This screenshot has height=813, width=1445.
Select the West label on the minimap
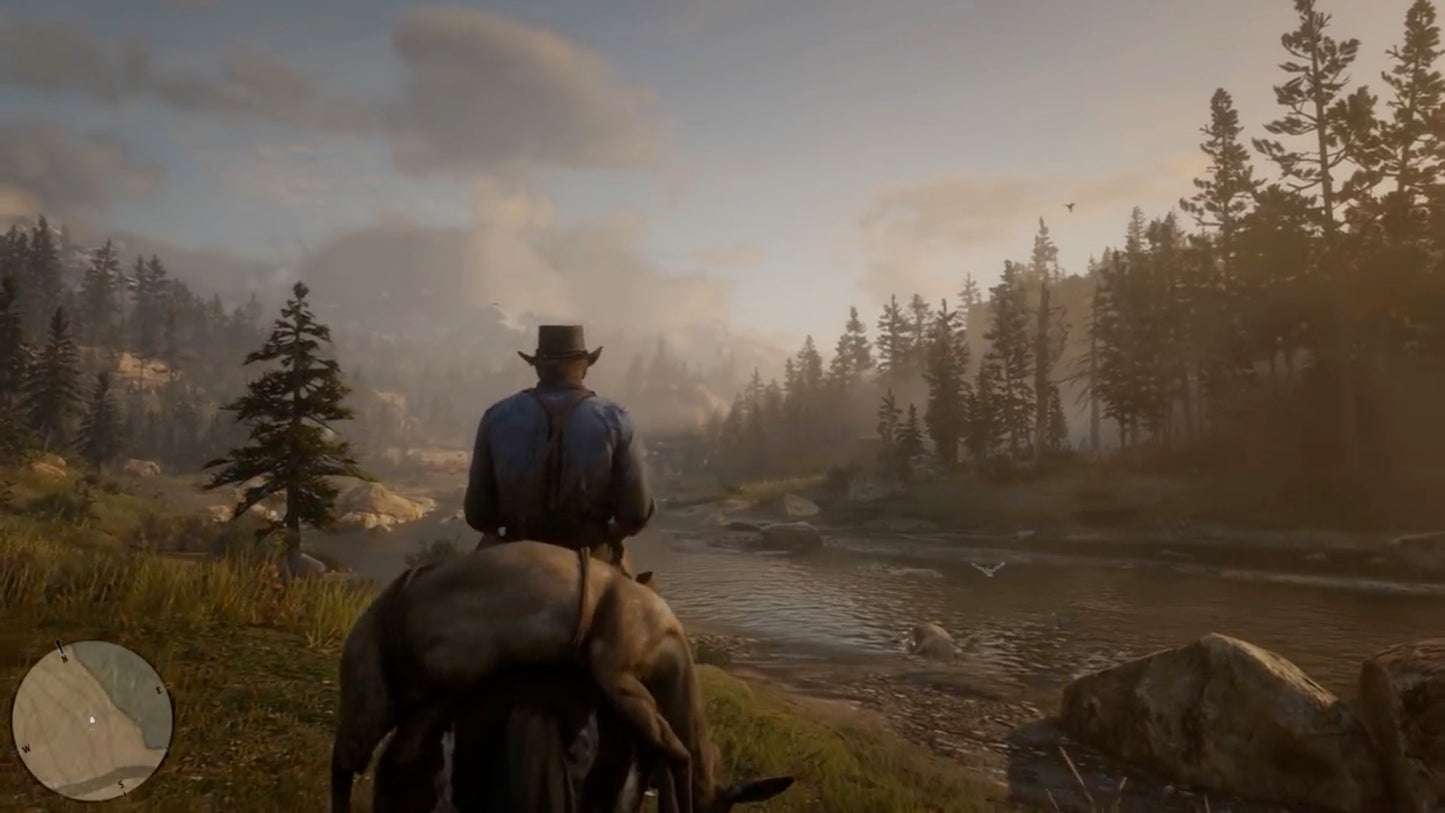(26, 749)
